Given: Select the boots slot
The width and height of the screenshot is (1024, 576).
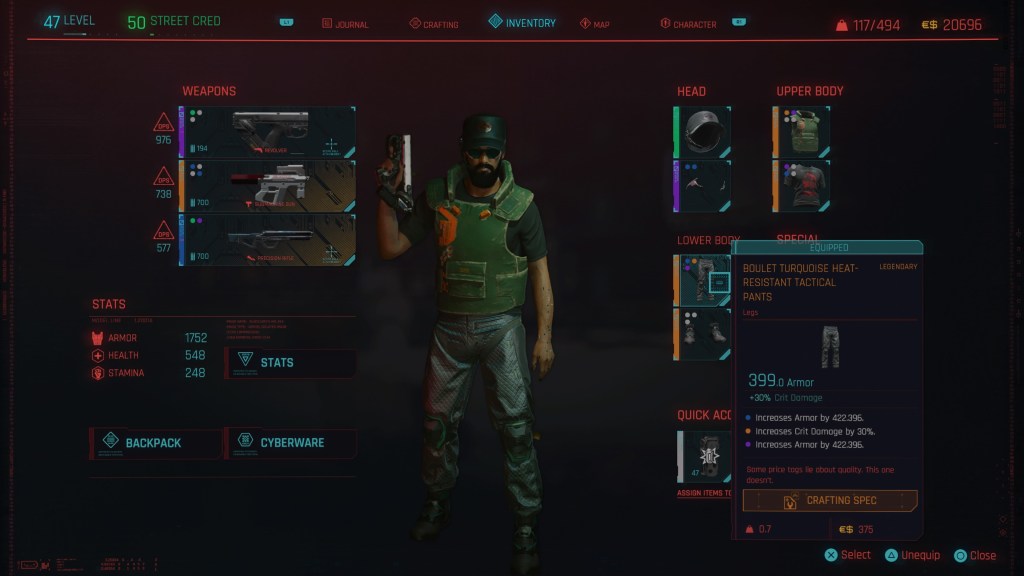Looking at the screenshot, I should point(704,334).
